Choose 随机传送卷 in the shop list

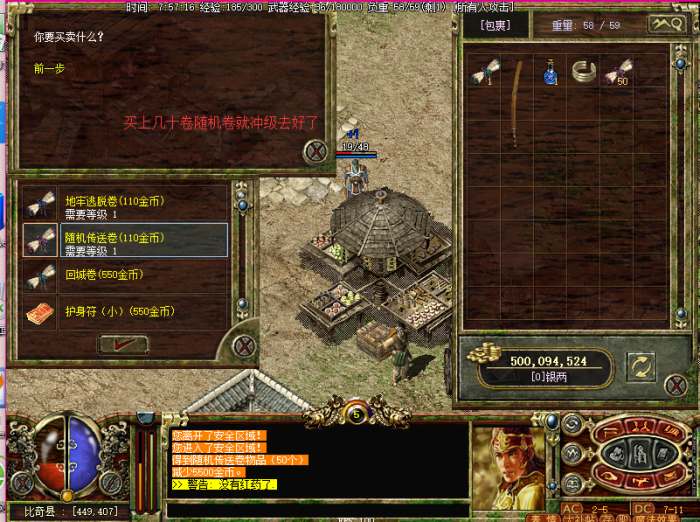(x=125, y=241)
